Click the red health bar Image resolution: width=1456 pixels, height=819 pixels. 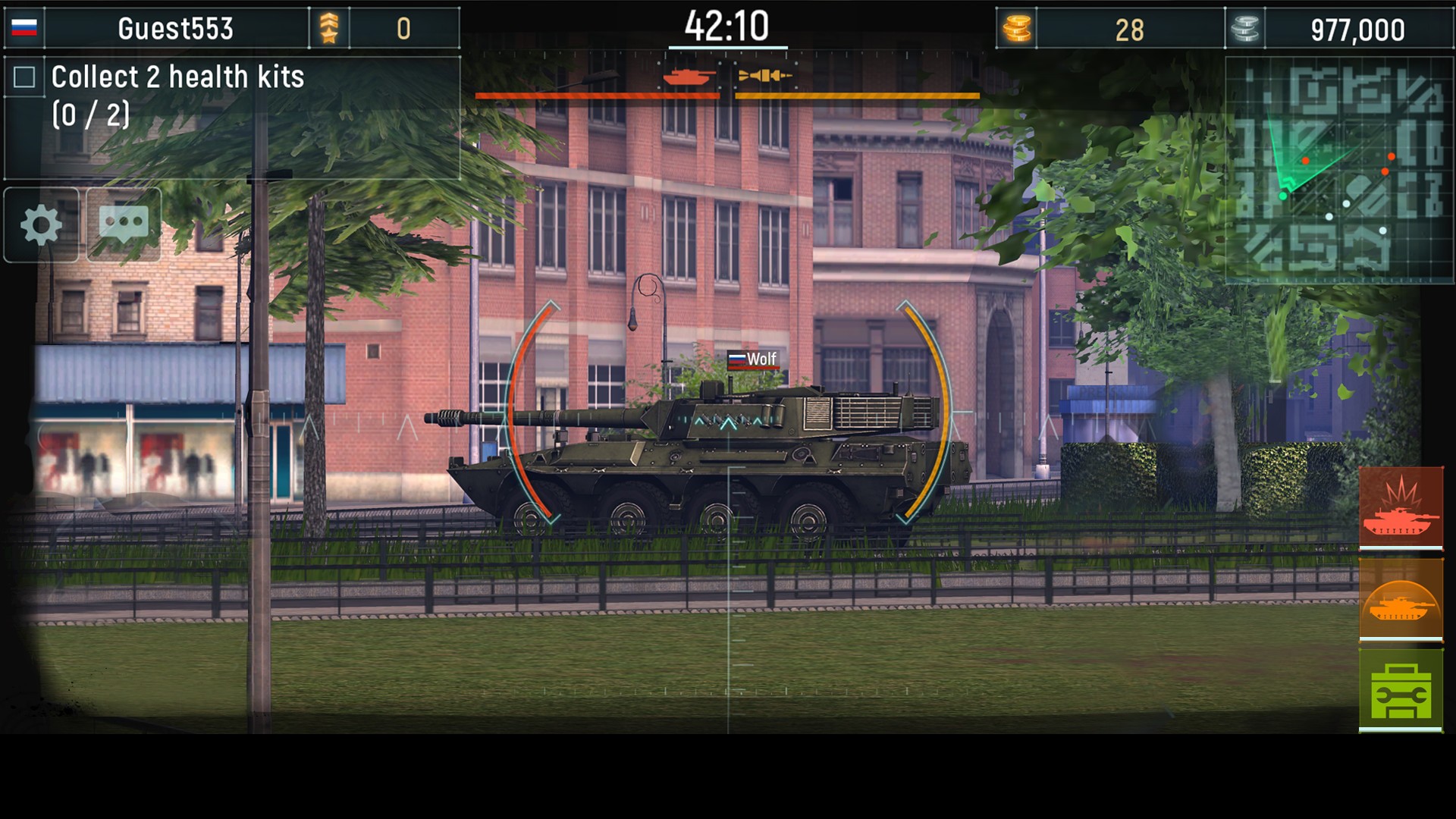tap(597, 96)
